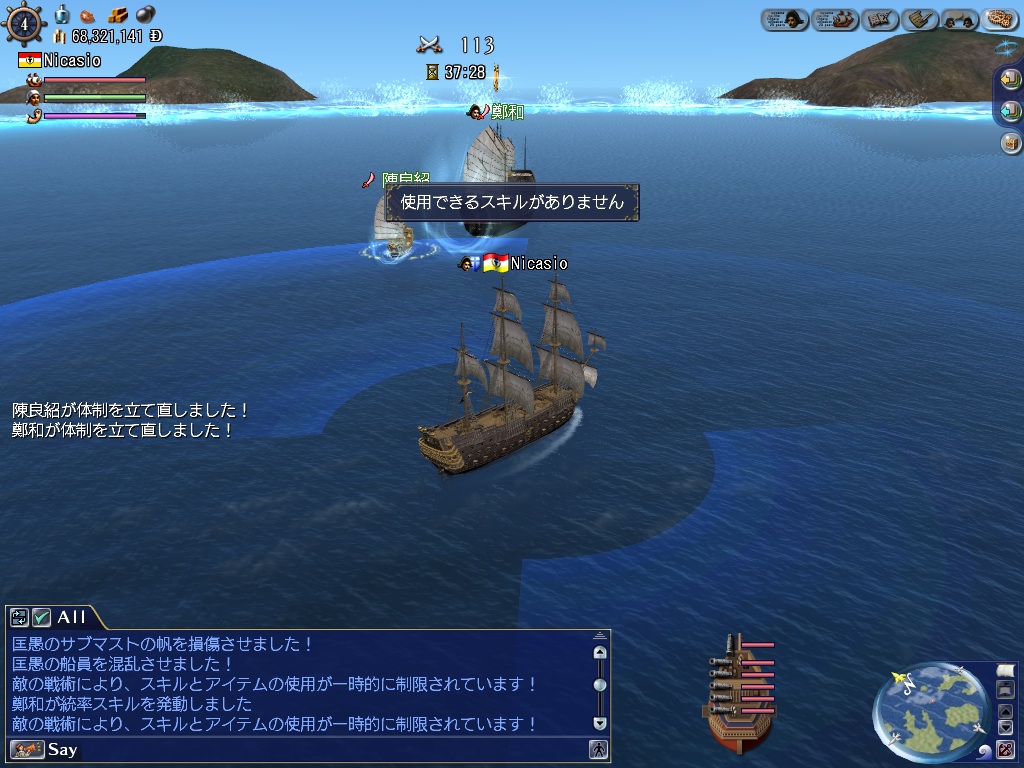Open the character portrait menu button
Screen dimensions: 1024x768
click(785, 19)
